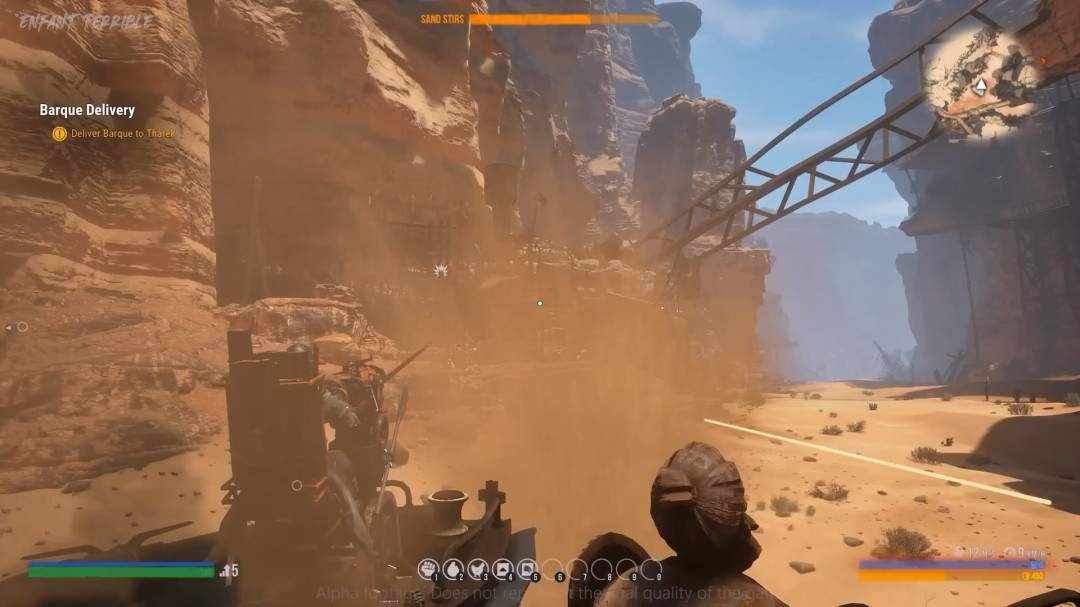
Task: Choose the hotbar slot 4 item
Action: [503, 569]
